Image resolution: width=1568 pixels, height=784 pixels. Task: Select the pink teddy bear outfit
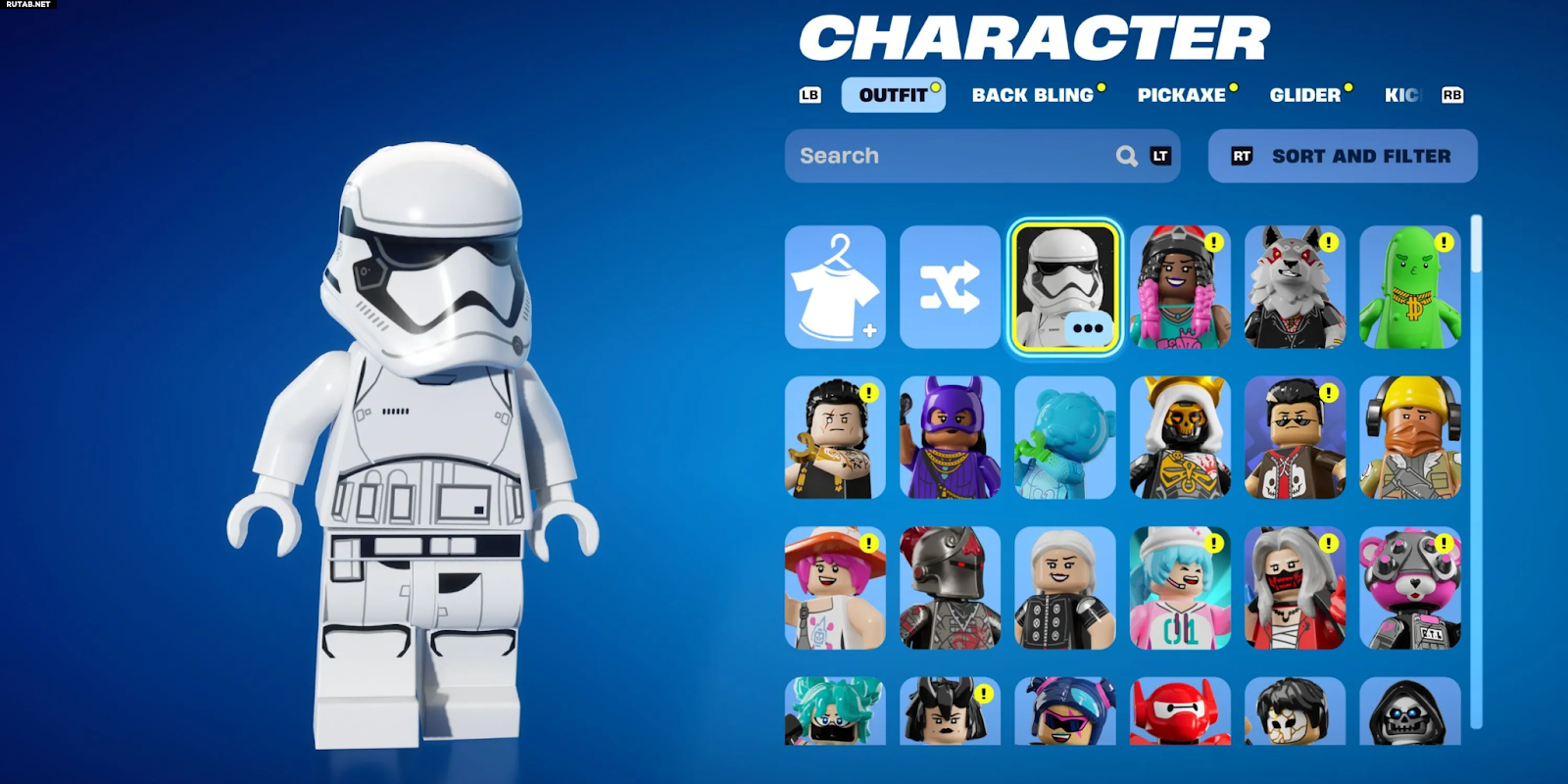(1409, 588)
